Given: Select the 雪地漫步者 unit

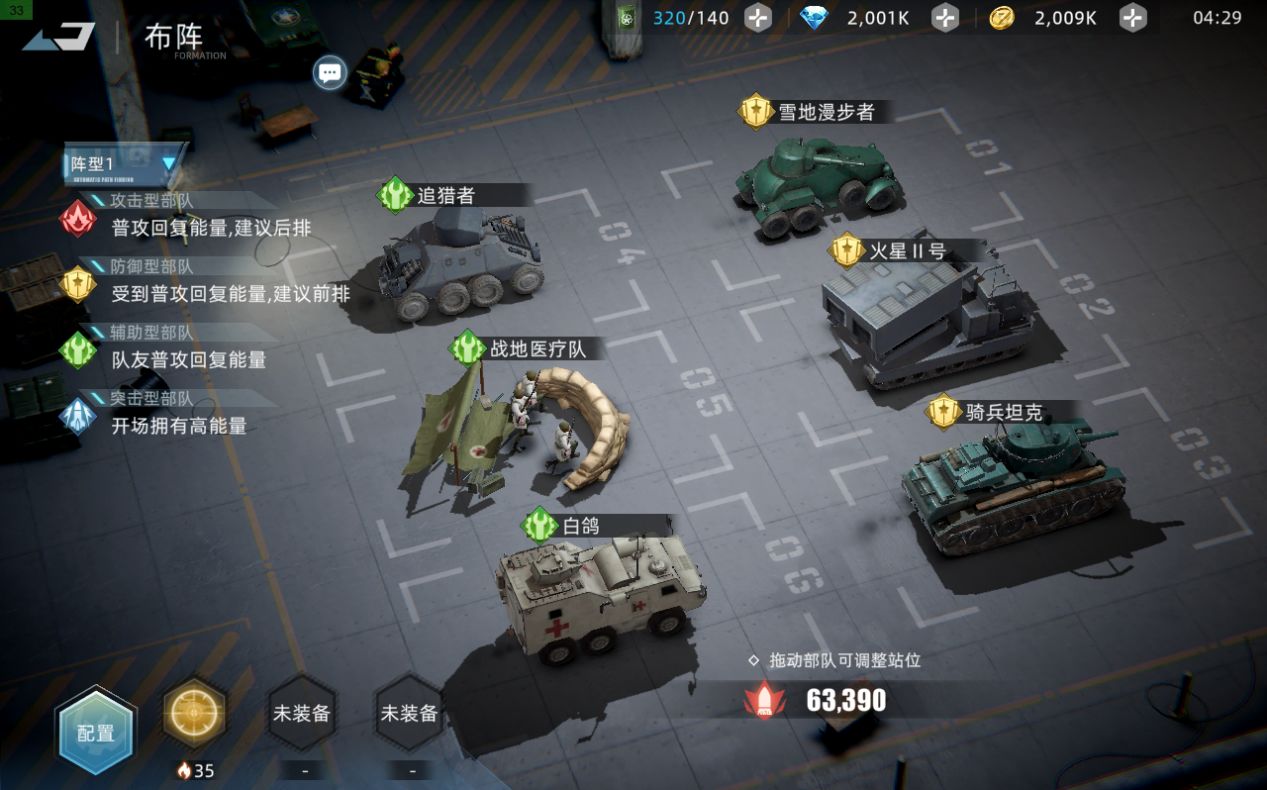Looking at the screenshot, I should 820,185.
